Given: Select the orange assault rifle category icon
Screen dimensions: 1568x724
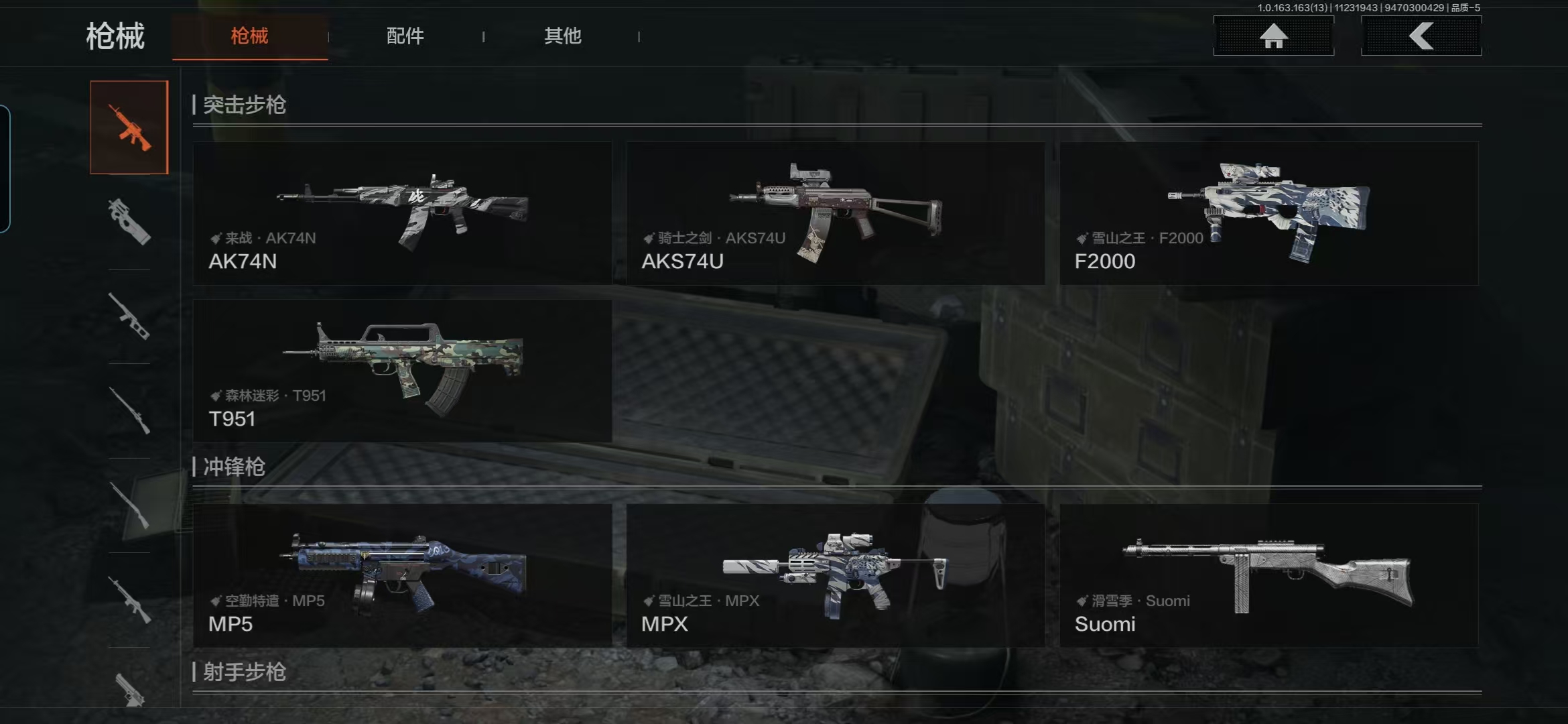Looking at the screenshot, I should (x=129, y=127).
